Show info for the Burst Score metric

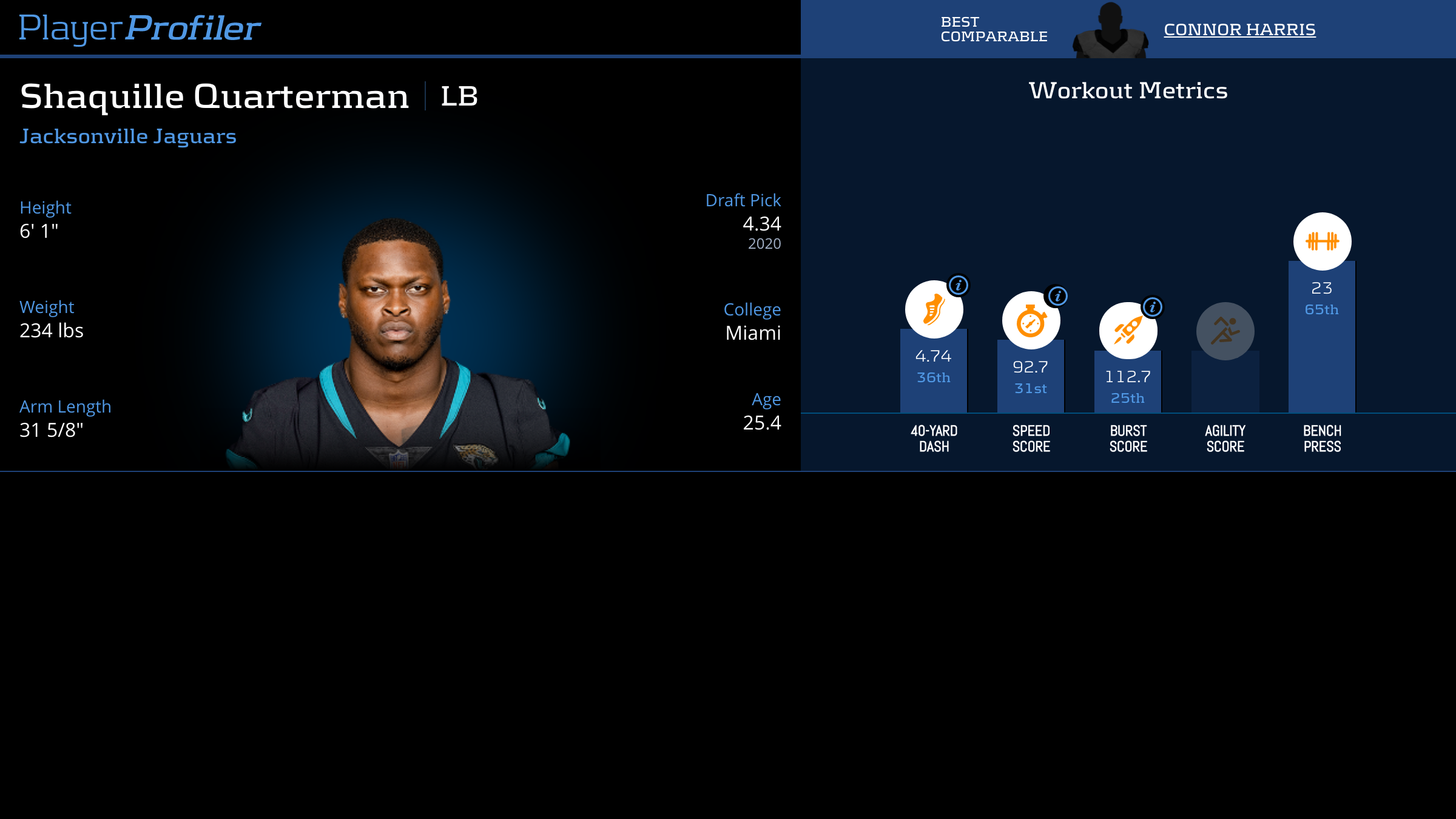click(x=1152, y=307)
